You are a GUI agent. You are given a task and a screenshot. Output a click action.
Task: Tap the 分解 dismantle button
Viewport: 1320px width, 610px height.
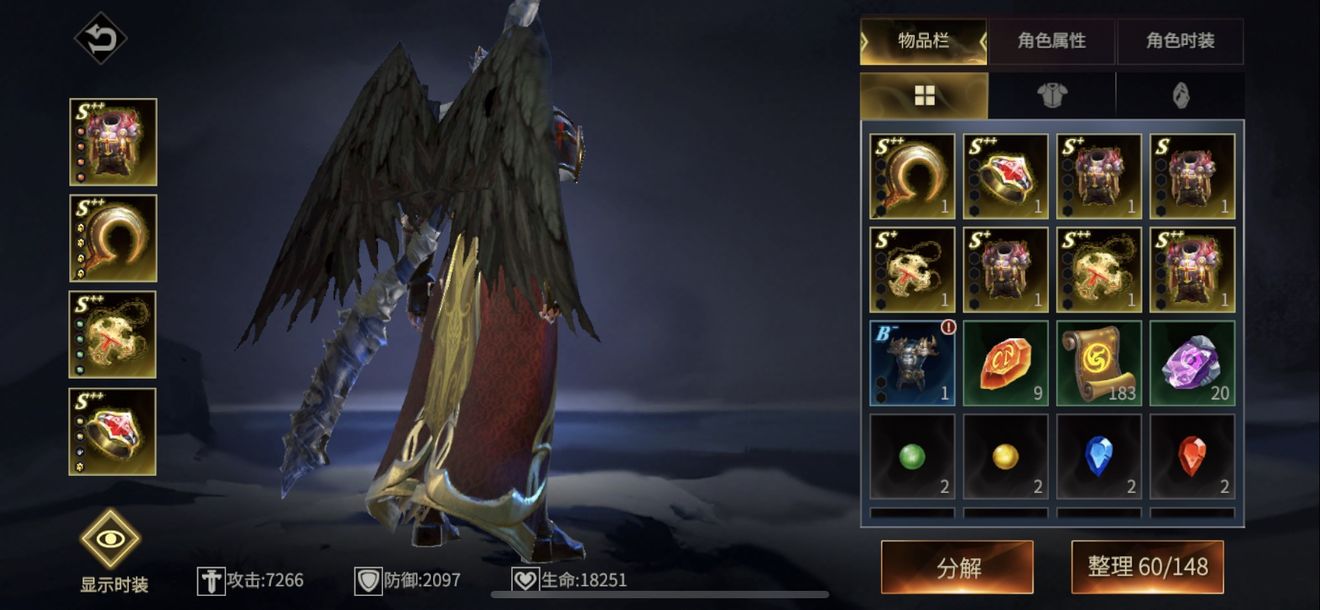[957, 568]
